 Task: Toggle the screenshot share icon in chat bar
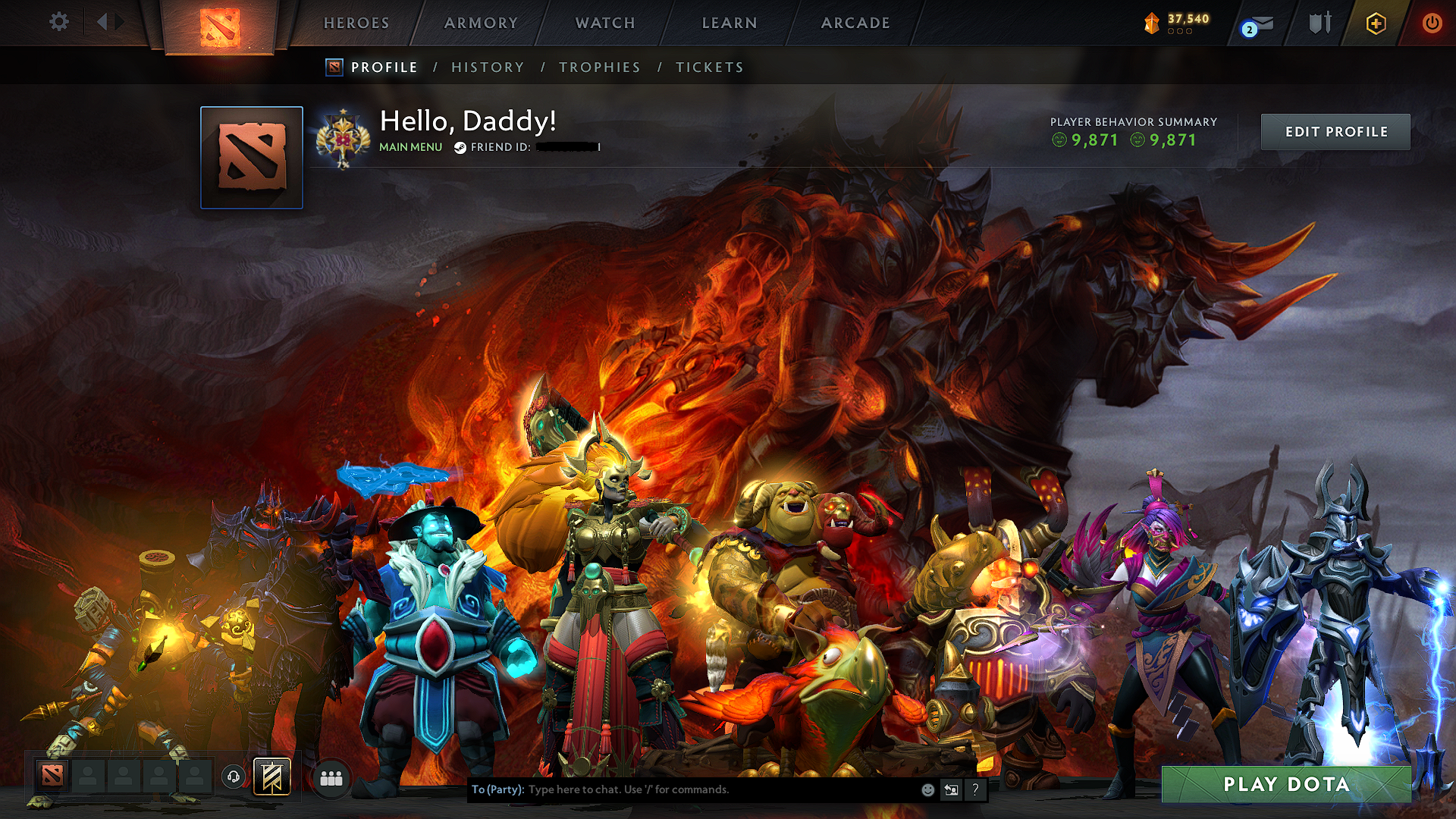(951, 789)
